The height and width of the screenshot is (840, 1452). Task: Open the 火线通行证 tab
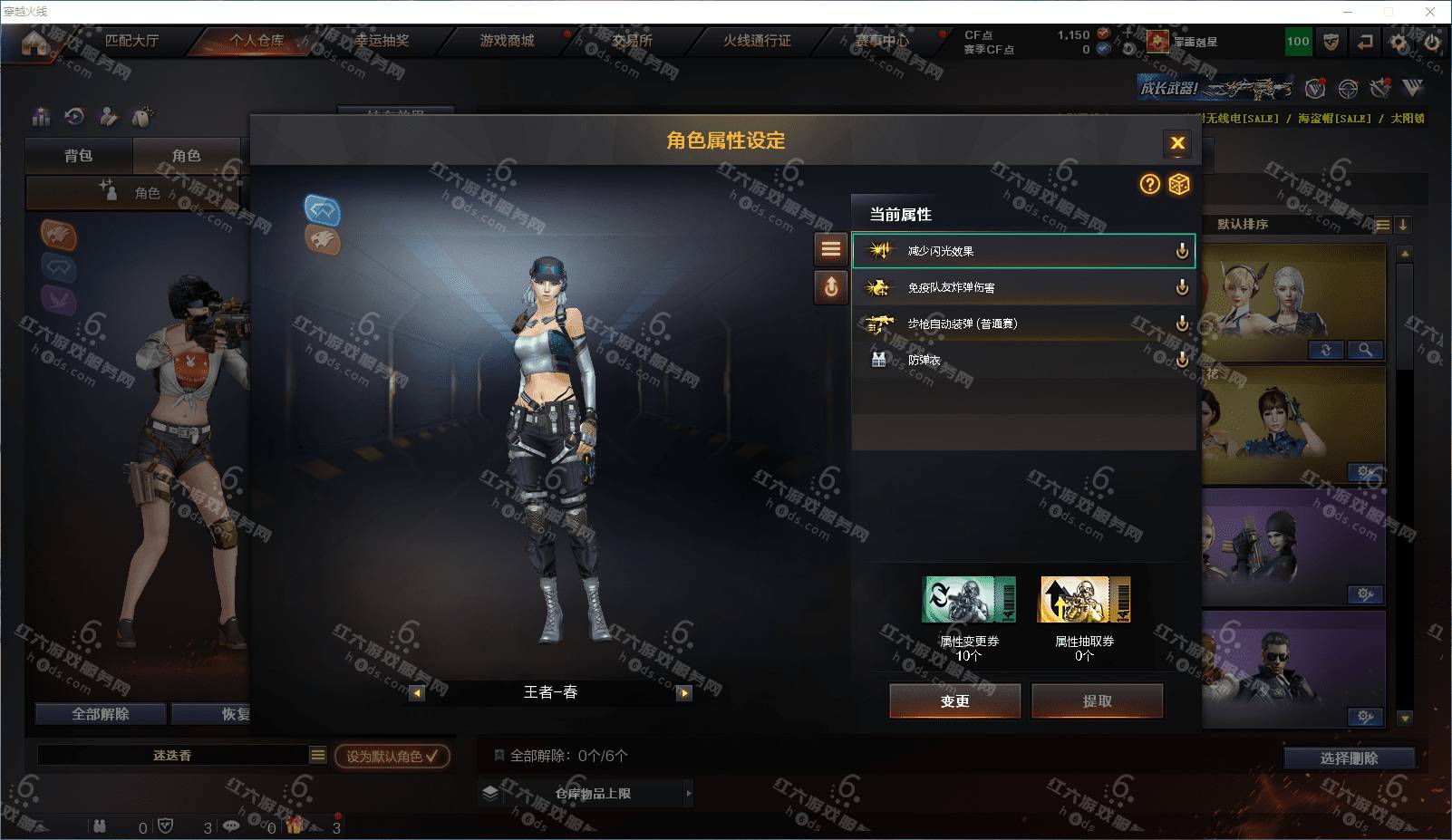point(757,41)
